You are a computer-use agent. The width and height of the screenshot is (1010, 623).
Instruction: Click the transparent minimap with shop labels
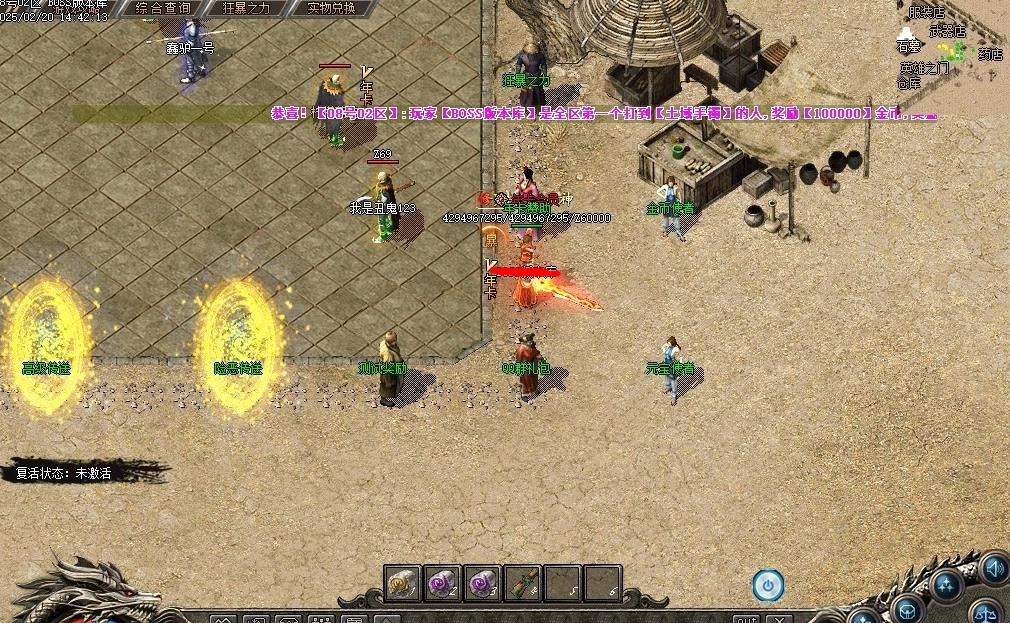click(x=949, y=48)
